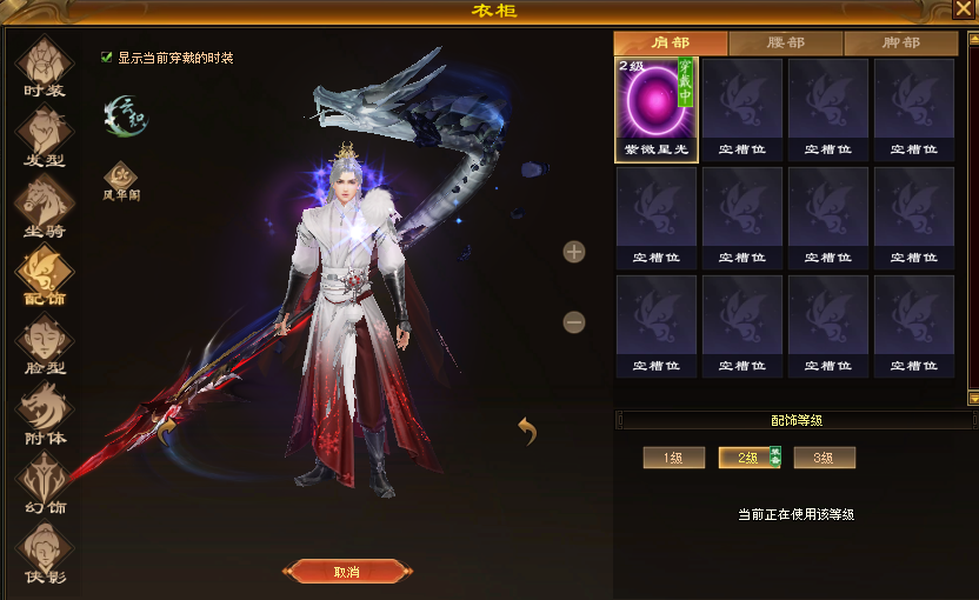Click the 风华阁 icon

coord(121,178)
